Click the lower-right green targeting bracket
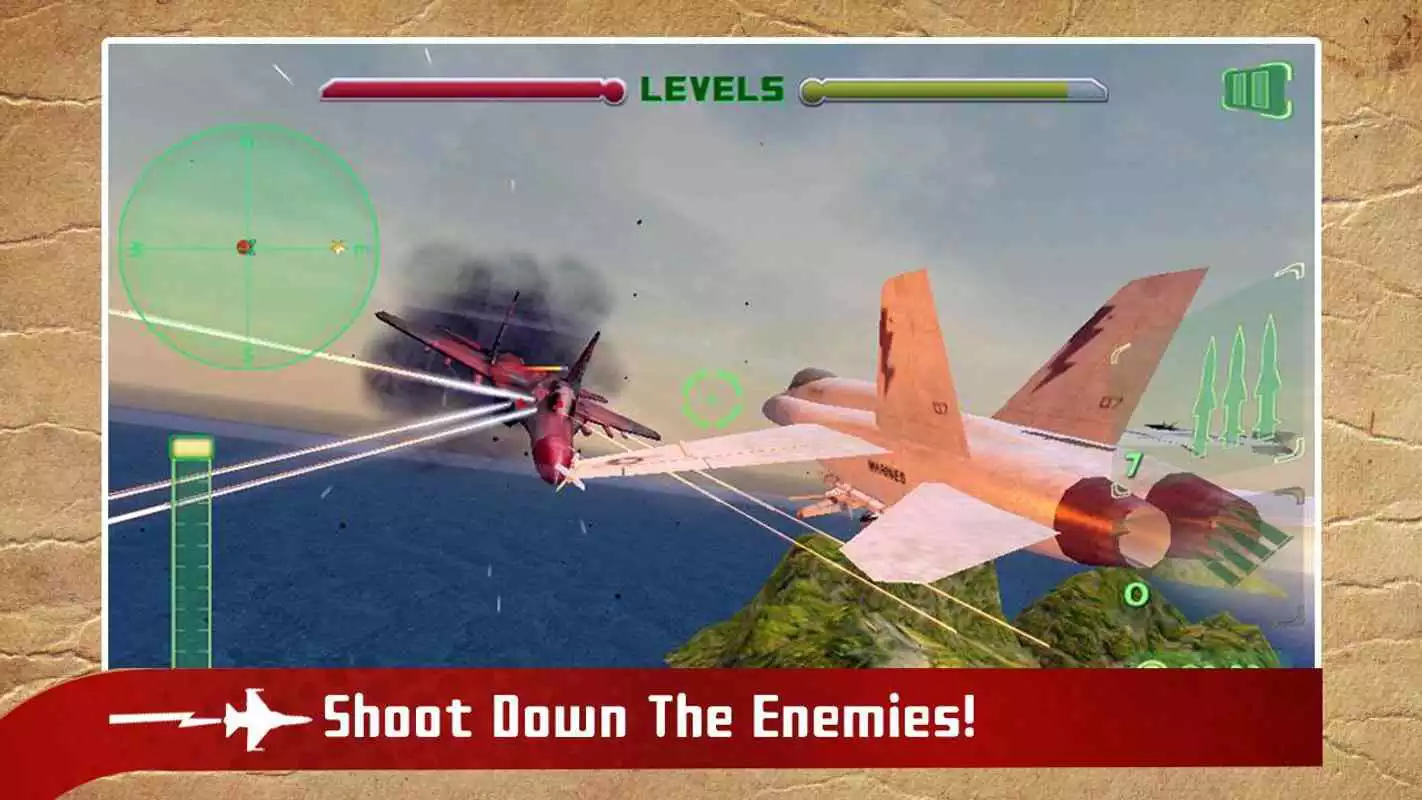 pos(1291,614)
